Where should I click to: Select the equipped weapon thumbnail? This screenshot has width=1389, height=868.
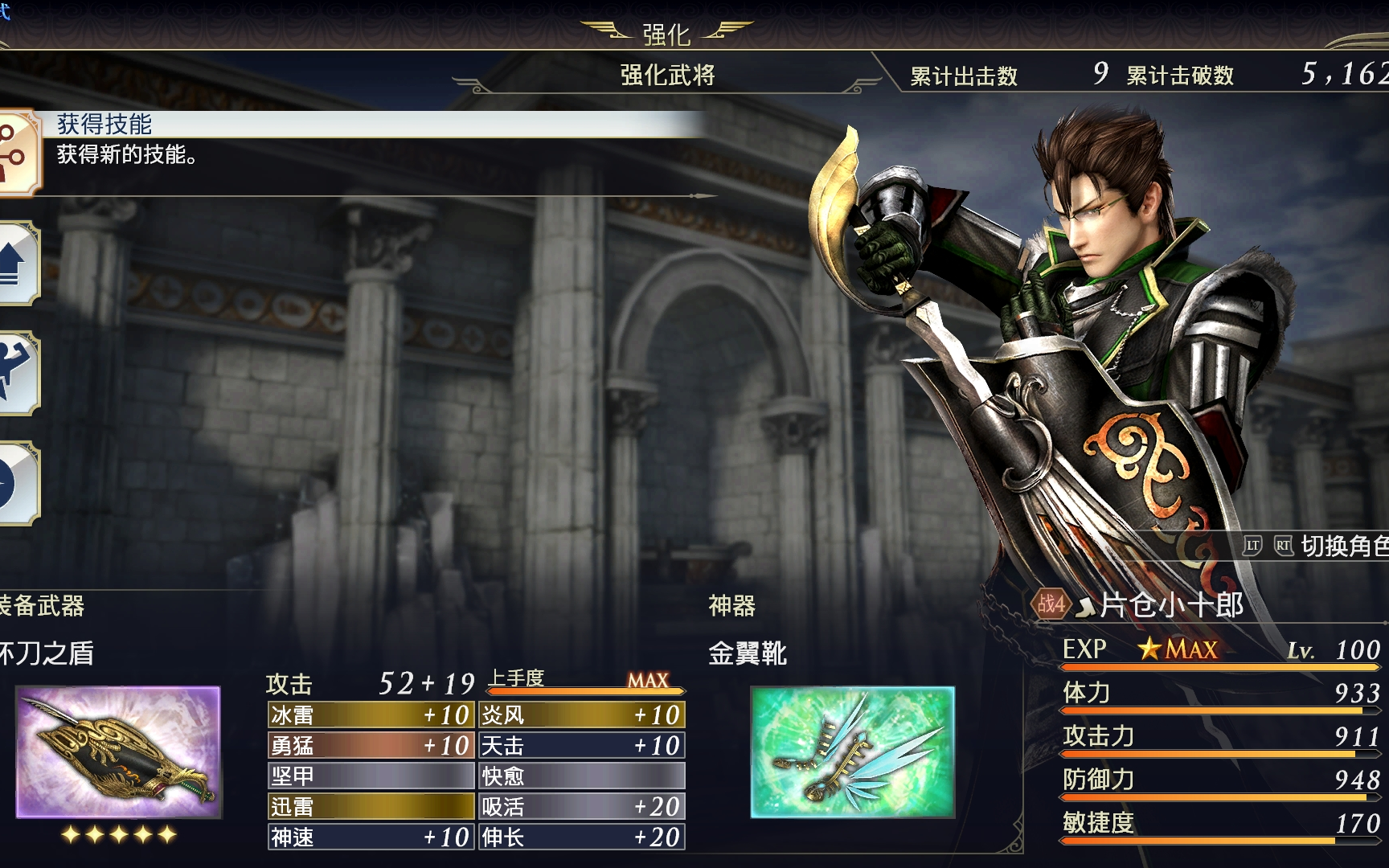coord(118,752)
